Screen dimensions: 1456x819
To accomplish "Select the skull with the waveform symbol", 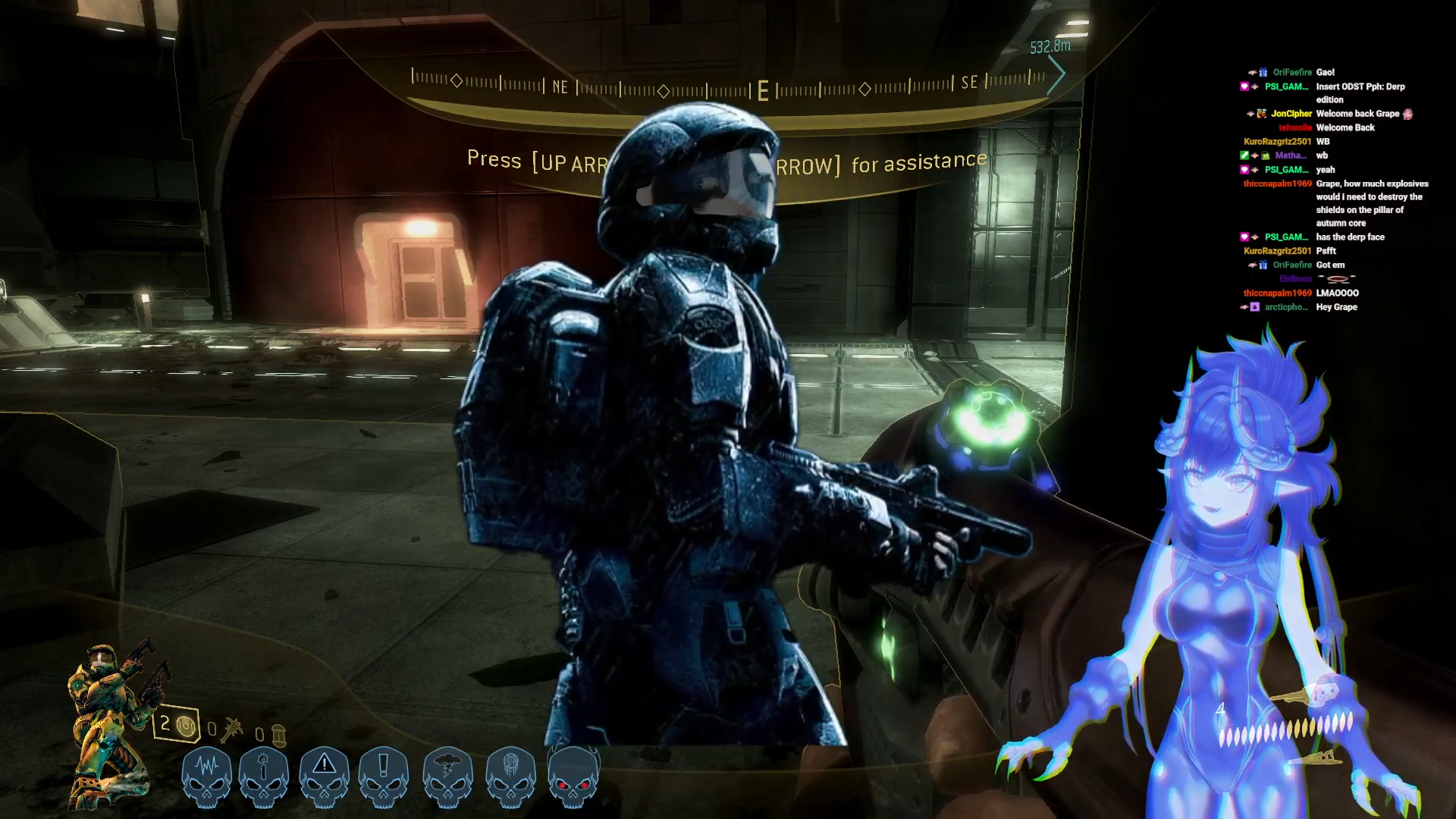I will pos(206,775).
